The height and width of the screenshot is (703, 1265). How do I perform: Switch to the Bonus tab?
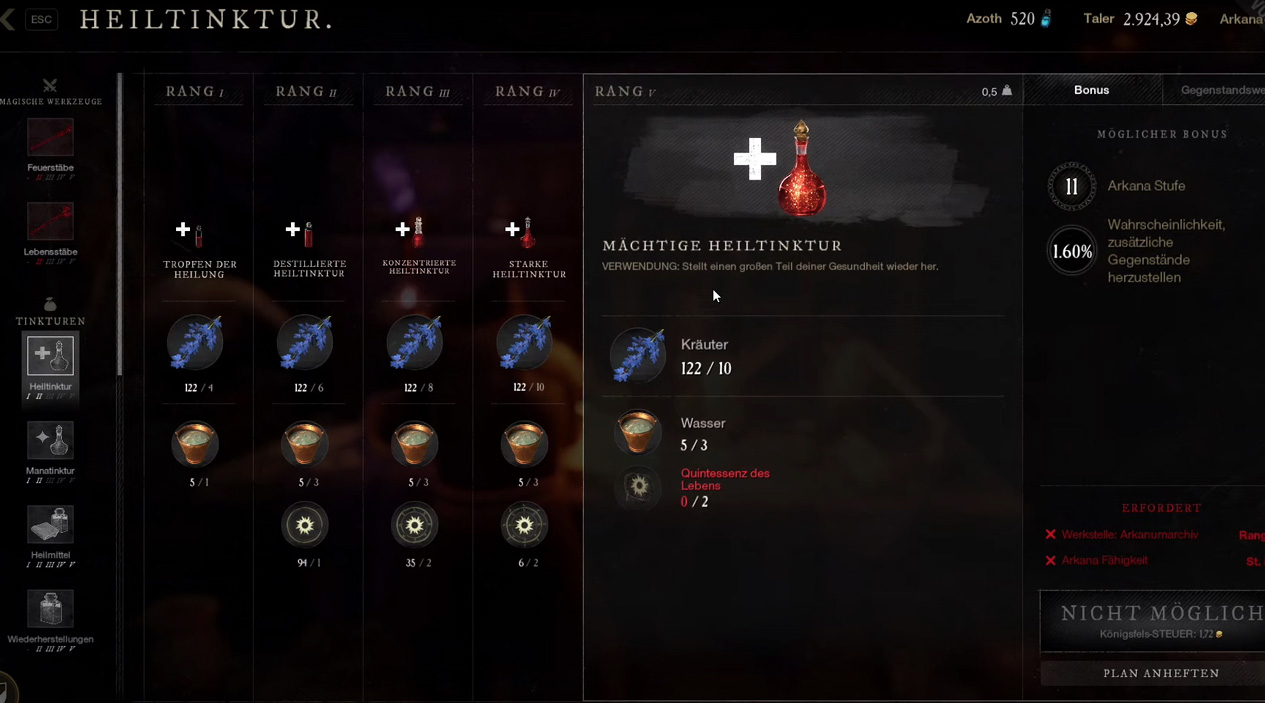point(1091,90)
